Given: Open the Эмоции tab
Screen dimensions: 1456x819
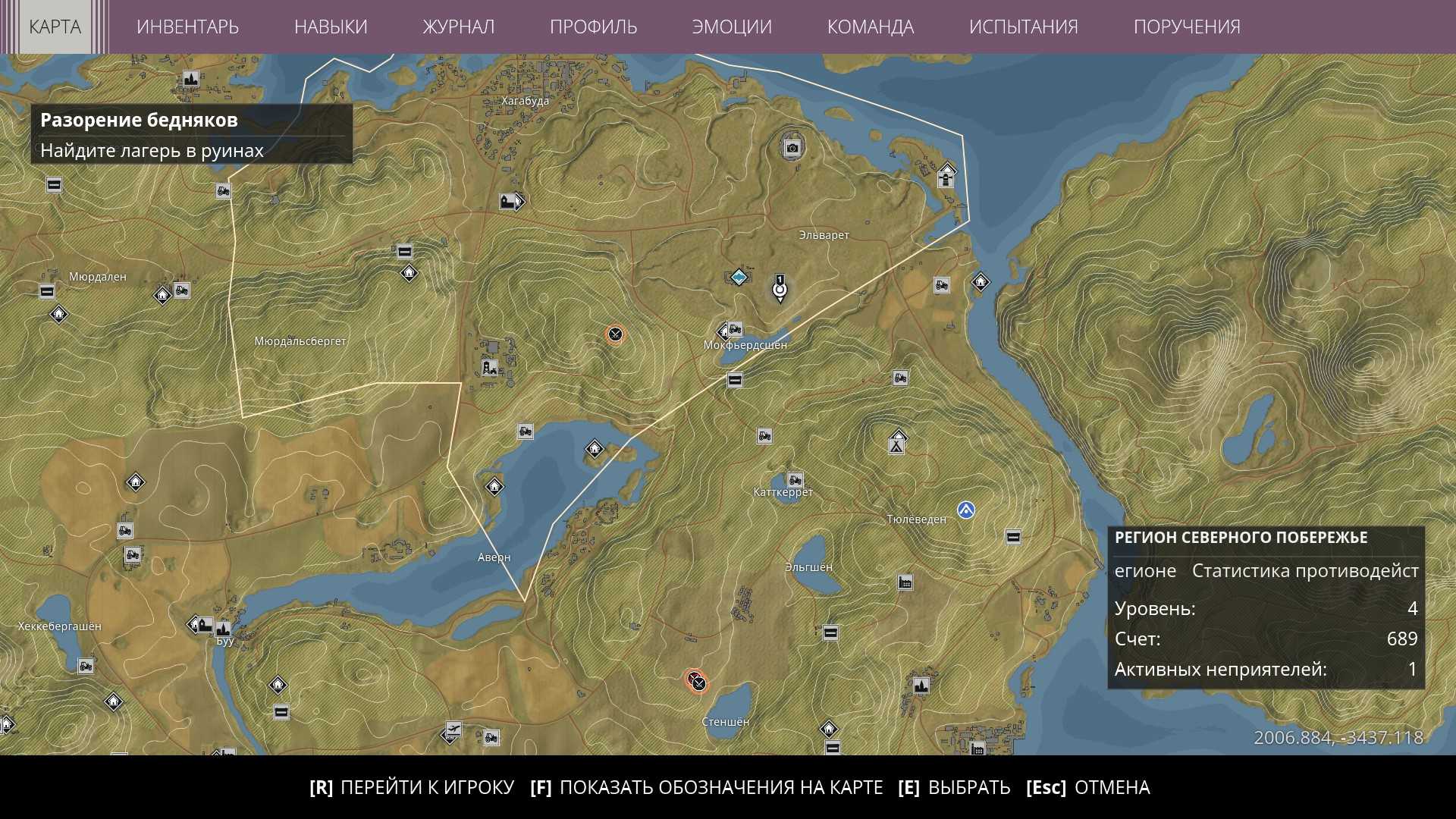Looking at the screenshot, I should pyautogui.click(x=732, y=27).
